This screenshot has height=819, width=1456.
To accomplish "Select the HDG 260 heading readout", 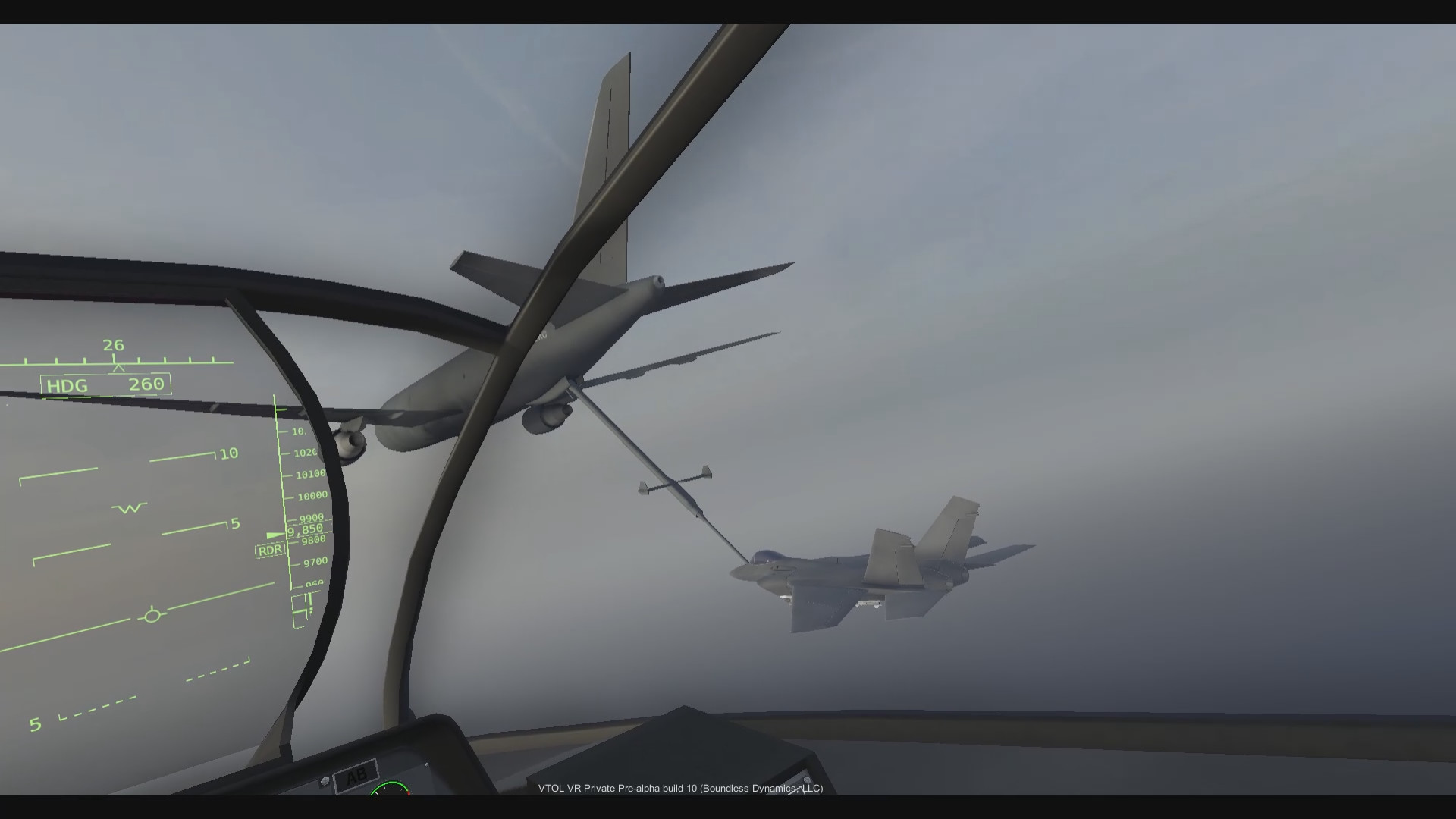I will point(105,385).
